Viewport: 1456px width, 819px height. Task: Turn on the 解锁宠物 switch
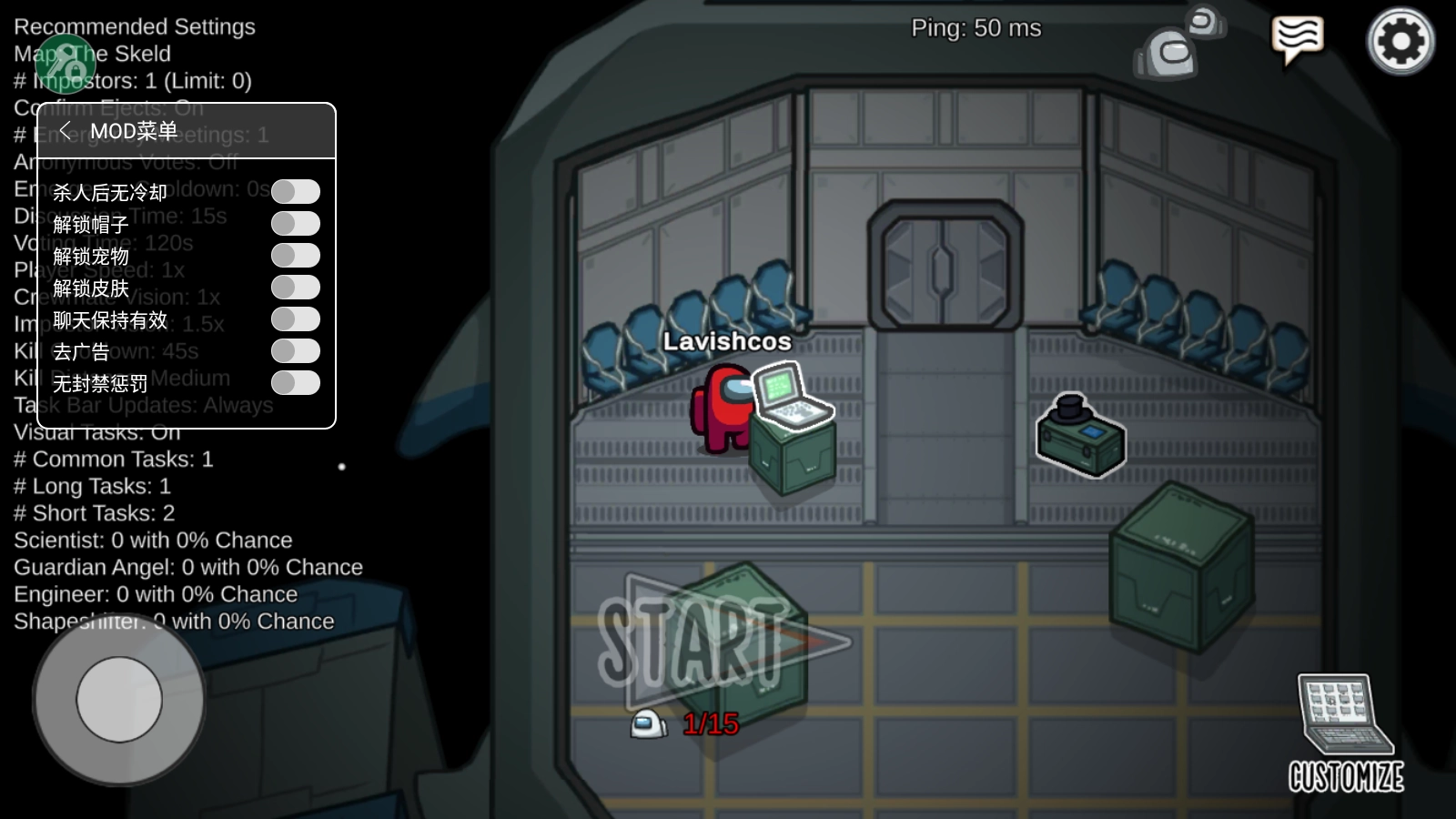[296, 256]
